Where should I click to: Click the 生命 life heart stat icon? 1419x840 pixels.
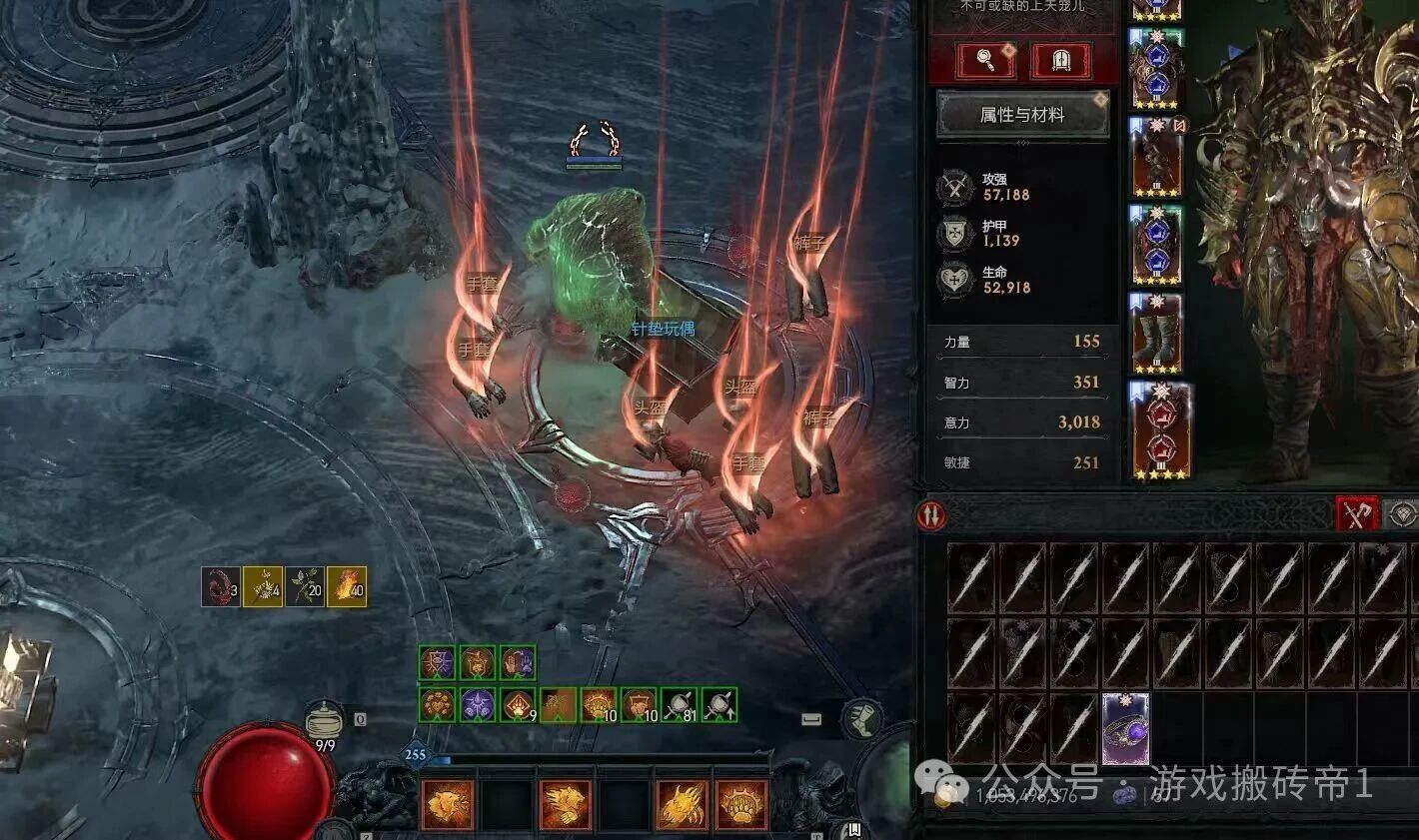955,280
